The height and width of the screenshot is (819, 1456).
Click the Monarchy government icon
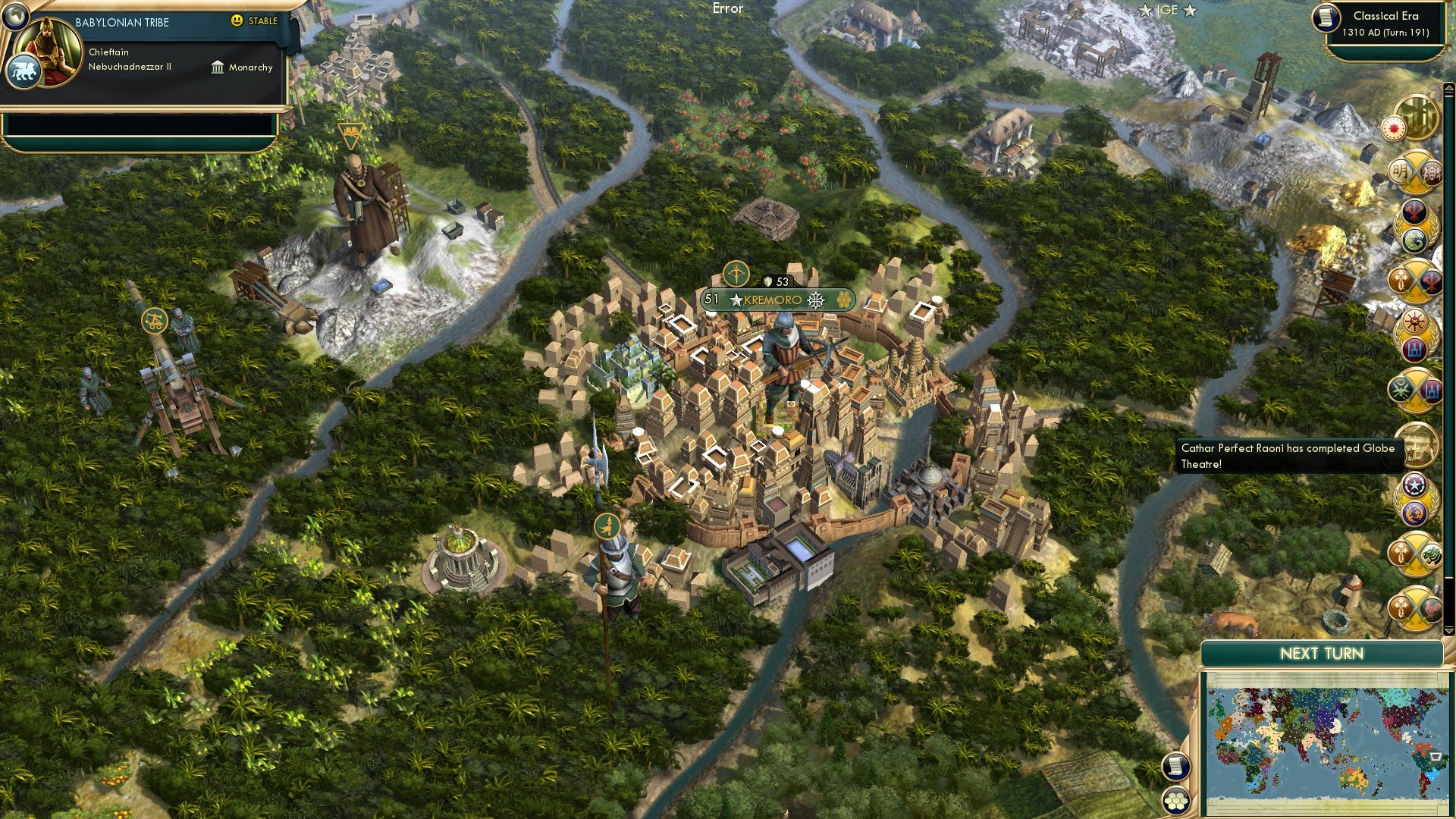(216, 67)
